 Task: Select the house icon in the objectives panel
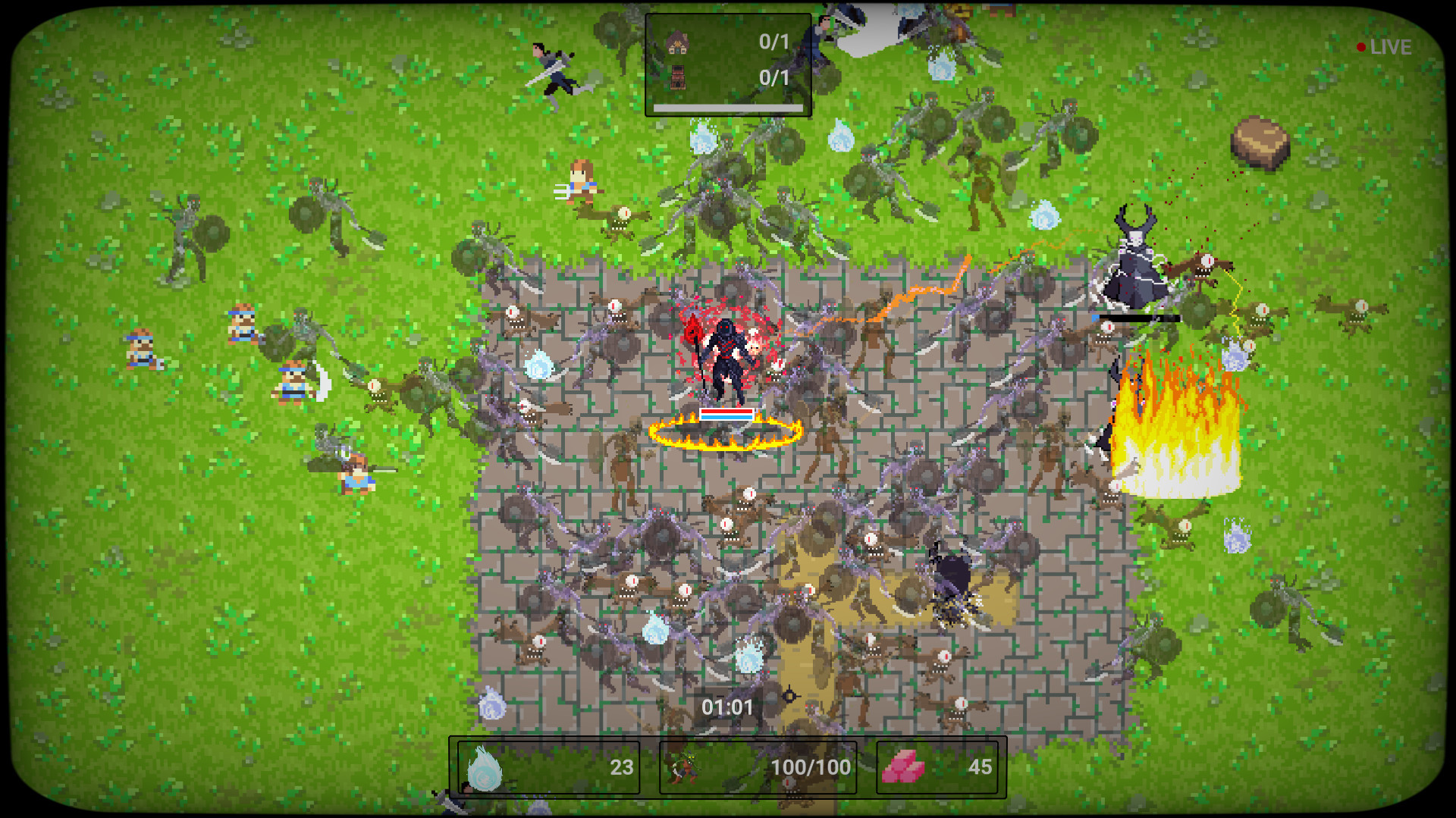coord(677,43)
